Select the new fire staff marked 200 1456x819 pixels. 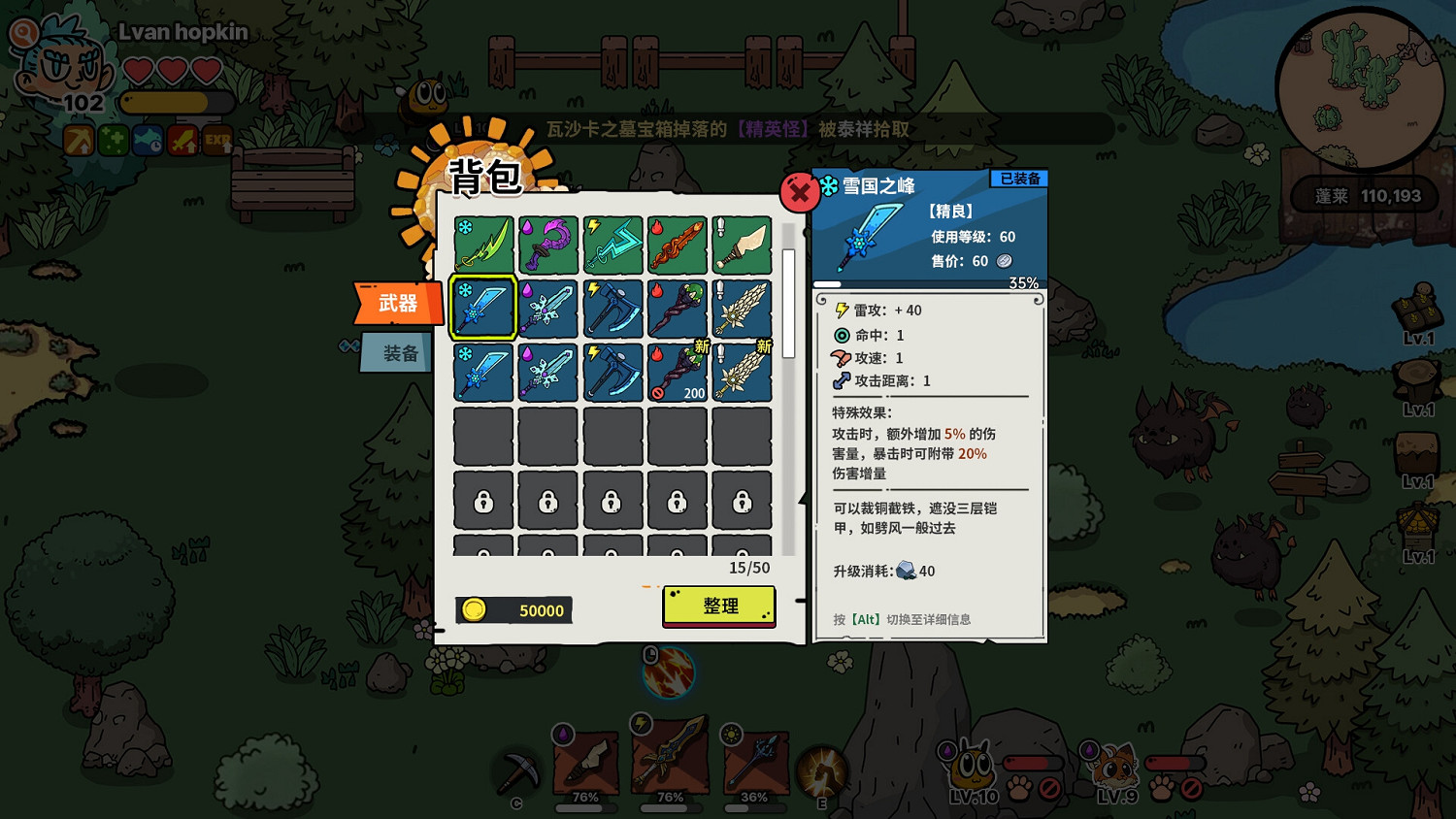pyautogui.click(x=677, y=370)
